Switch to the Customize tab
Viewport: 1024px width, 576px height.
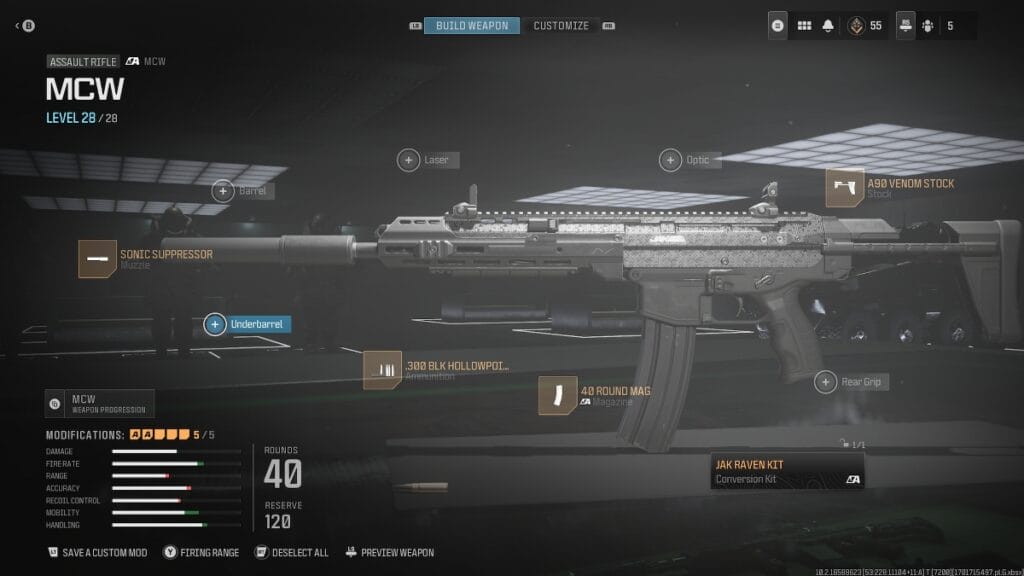(x=561, y=25)
